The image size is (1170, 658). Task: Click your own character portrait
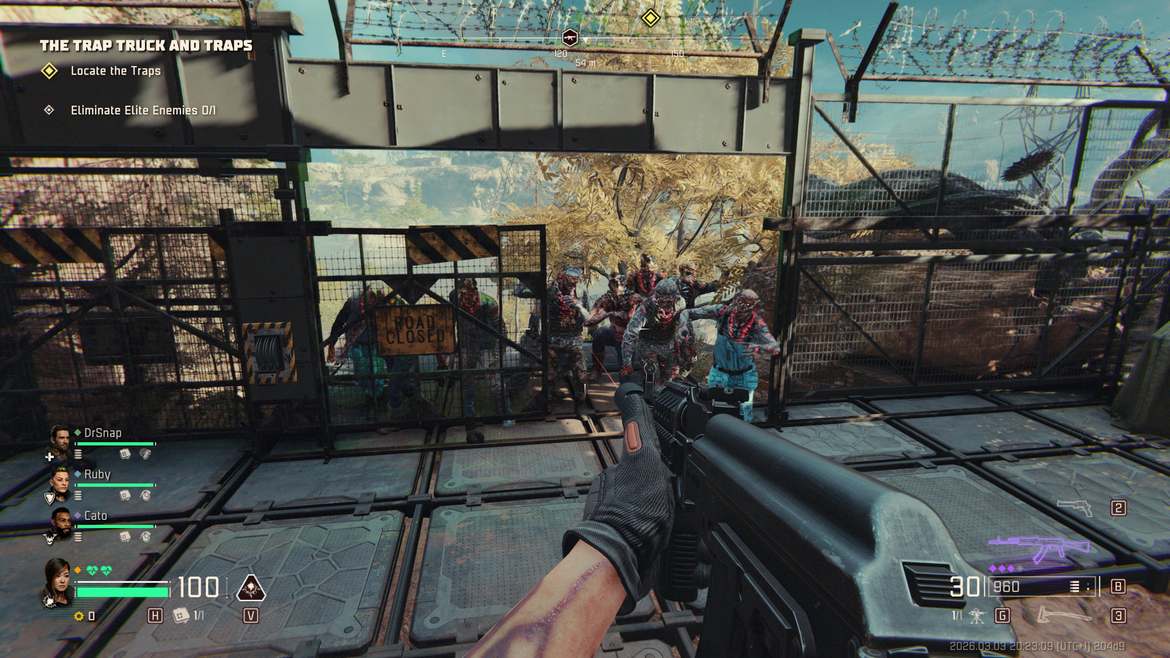[x=57, y=578]
